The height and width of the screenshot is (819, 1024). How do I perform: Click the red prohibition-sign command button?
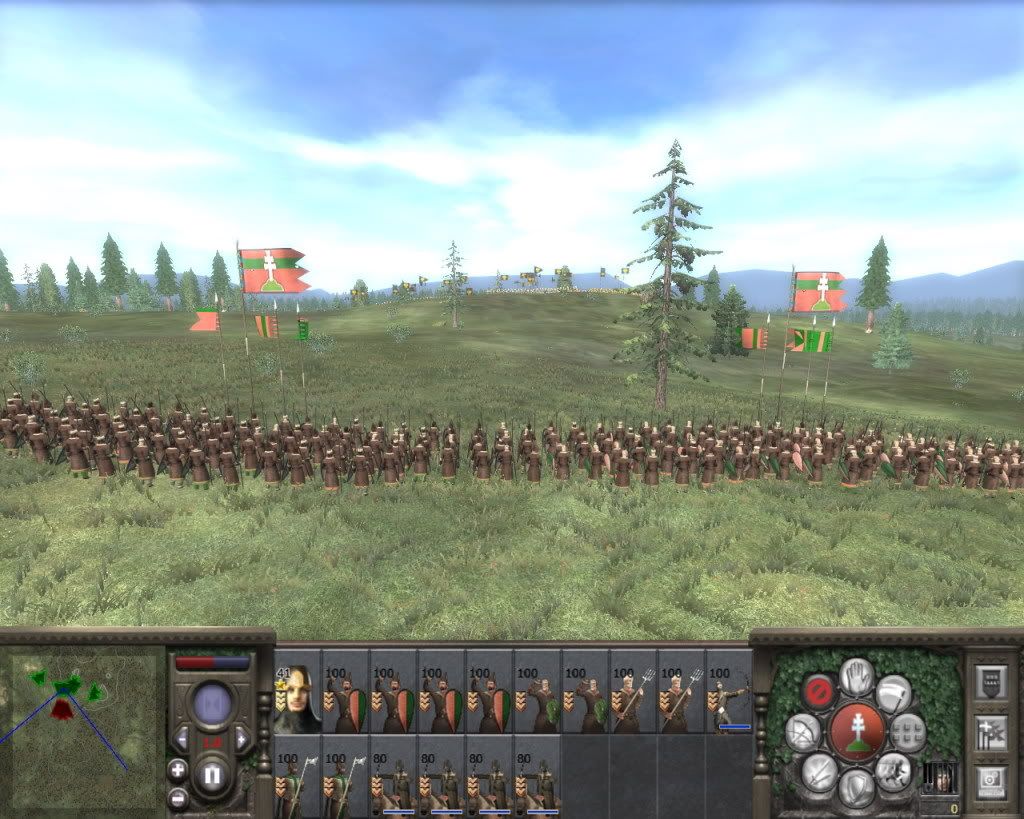818,690
